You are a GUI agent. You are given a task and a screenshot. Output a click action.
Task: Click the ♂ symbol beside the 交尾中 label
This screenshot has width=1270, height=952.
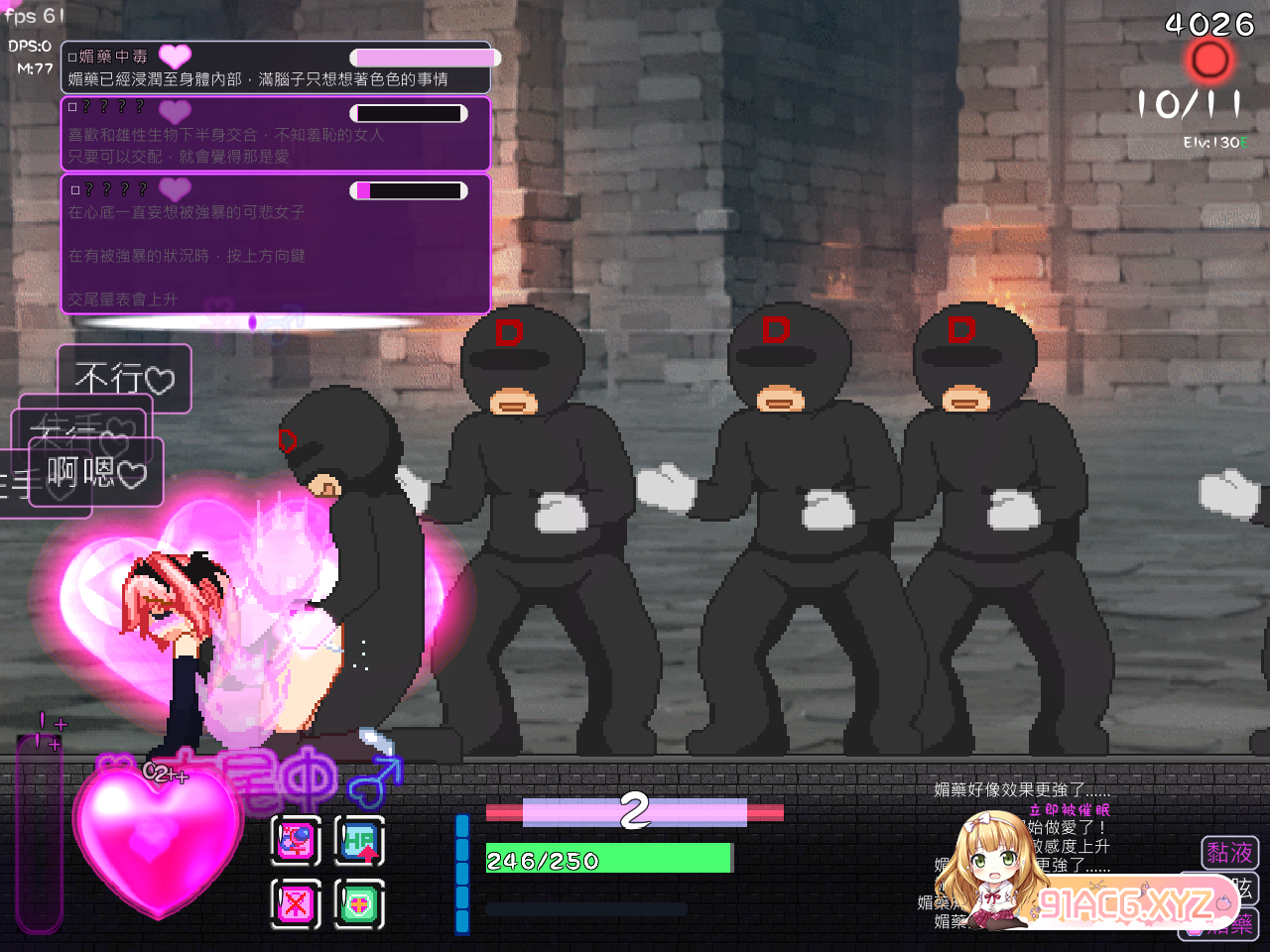click(375, 783)
